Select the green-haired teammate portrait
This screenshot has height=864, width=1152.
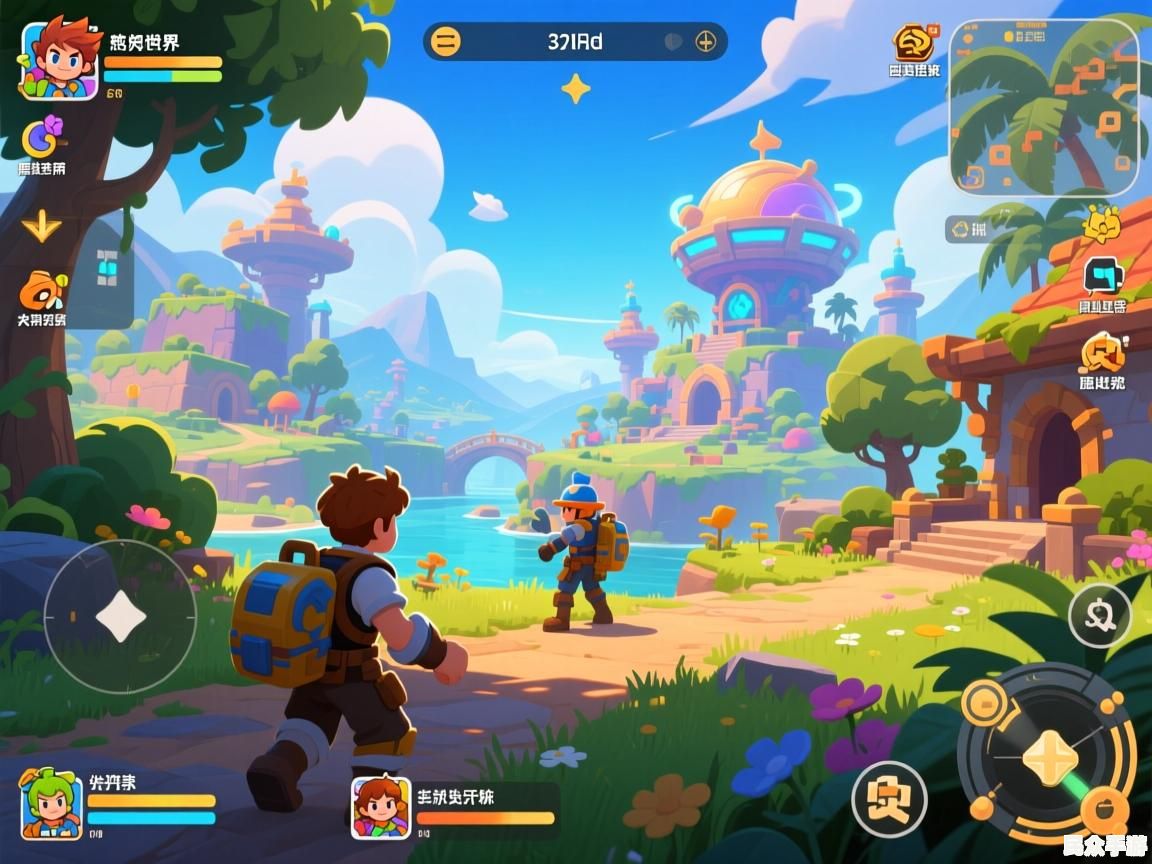tap(51, 803)
